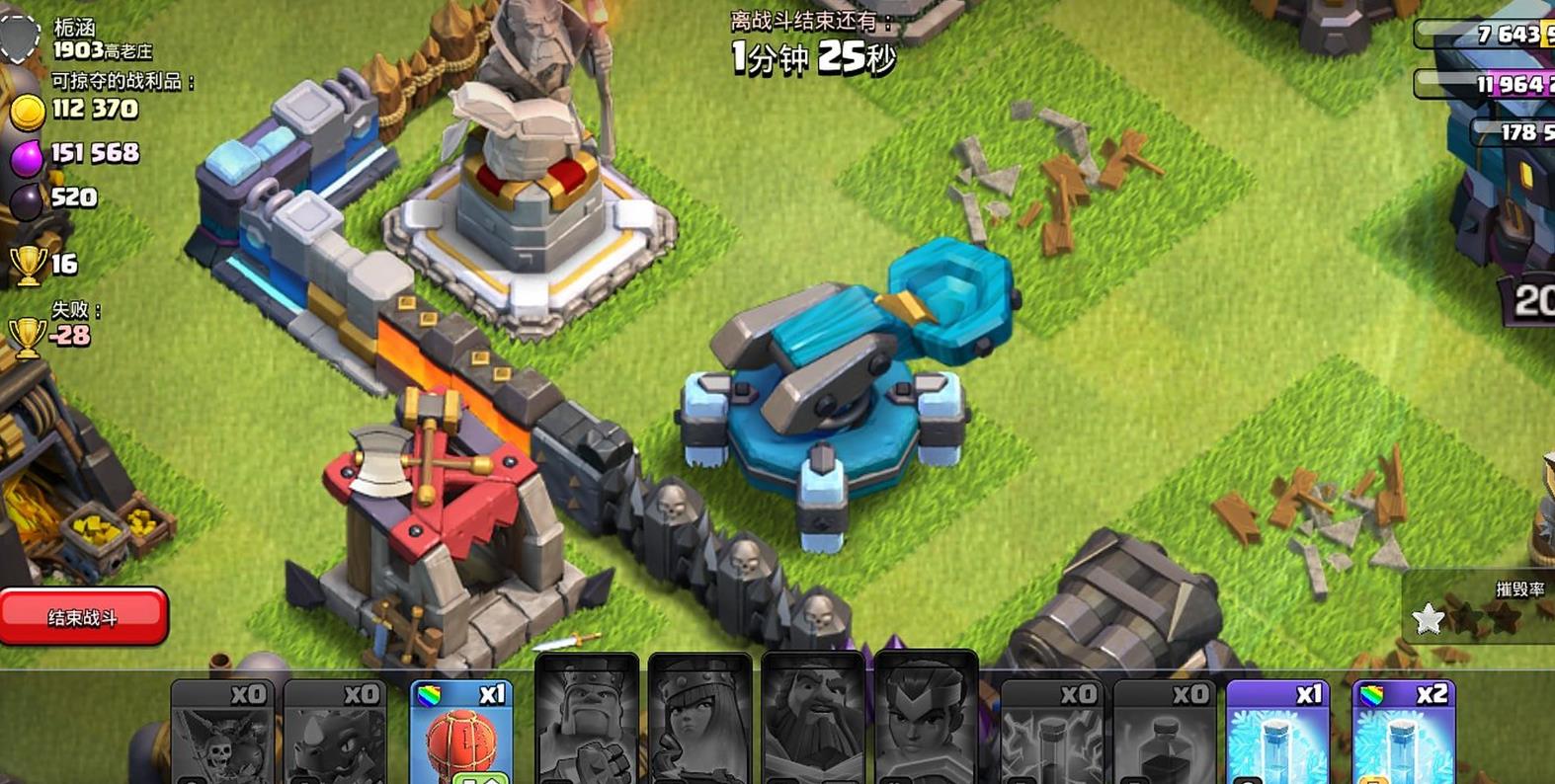Select the depleted skeleton balloon troop card
This screenshot has height=784, width=1555.
222,734
